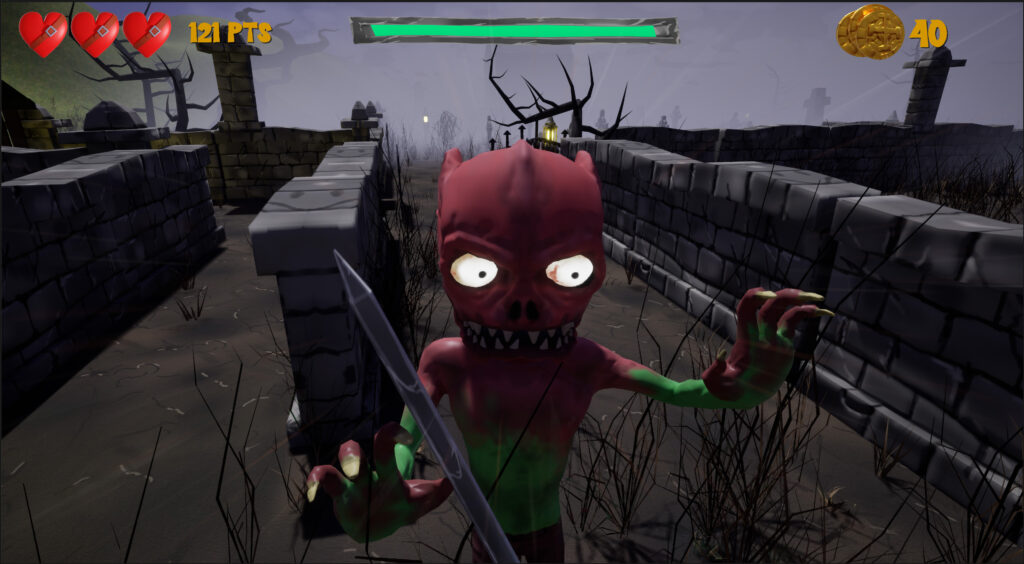Click the gold coin stack icon
Screen dimensions: 1024x564
(x=870, y=32)
